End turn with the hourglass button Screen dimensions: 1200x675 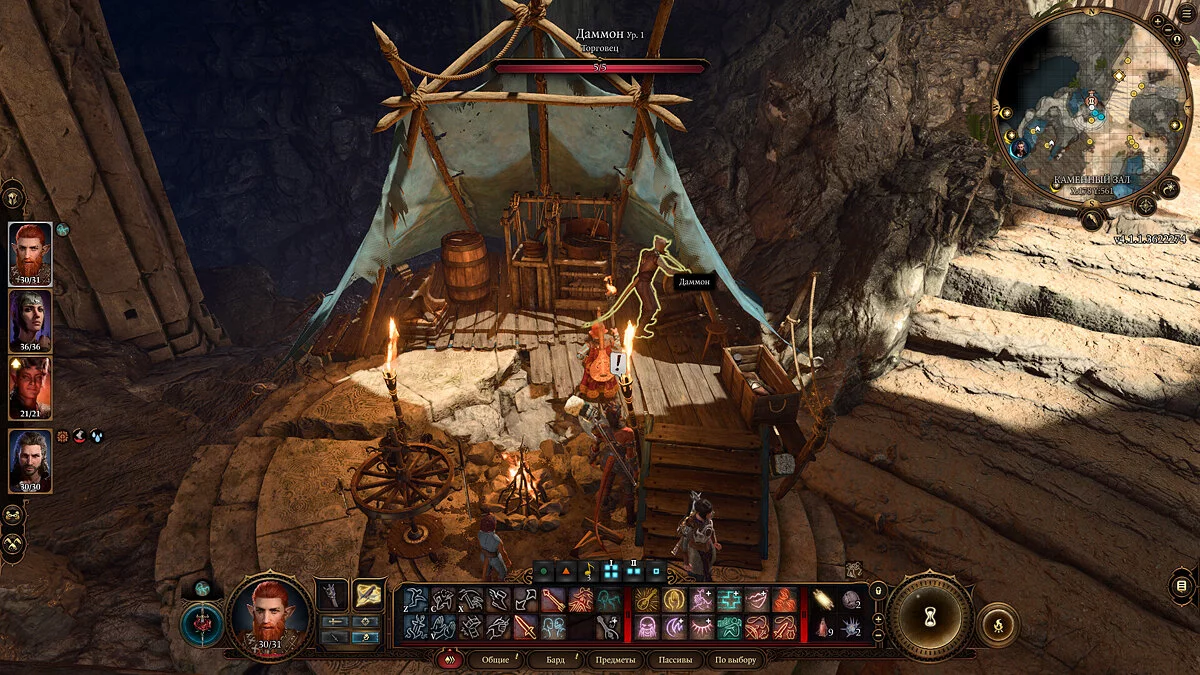pyautogui.click(x=929, y=615)
